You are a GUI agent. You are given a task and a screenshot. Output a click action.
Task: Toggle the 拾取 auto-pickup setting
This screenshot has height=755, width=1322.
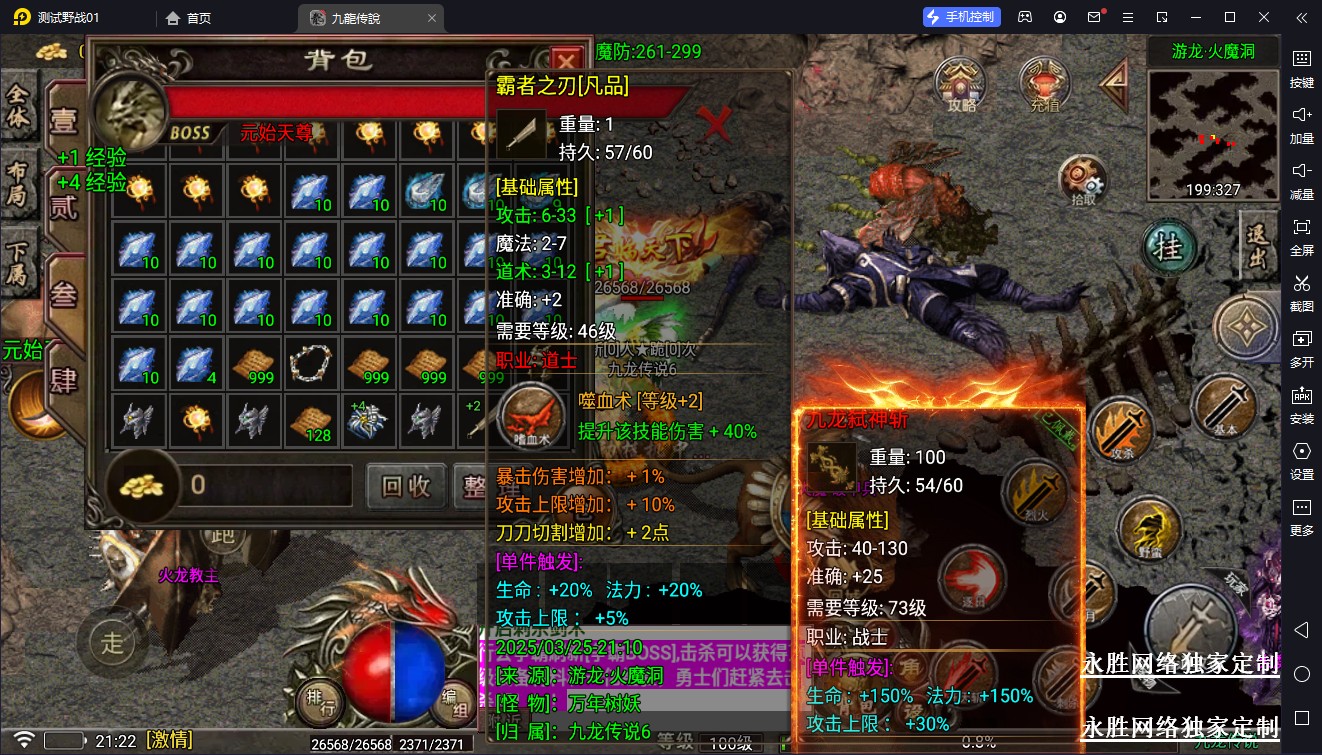click(x=1083, y=180)
